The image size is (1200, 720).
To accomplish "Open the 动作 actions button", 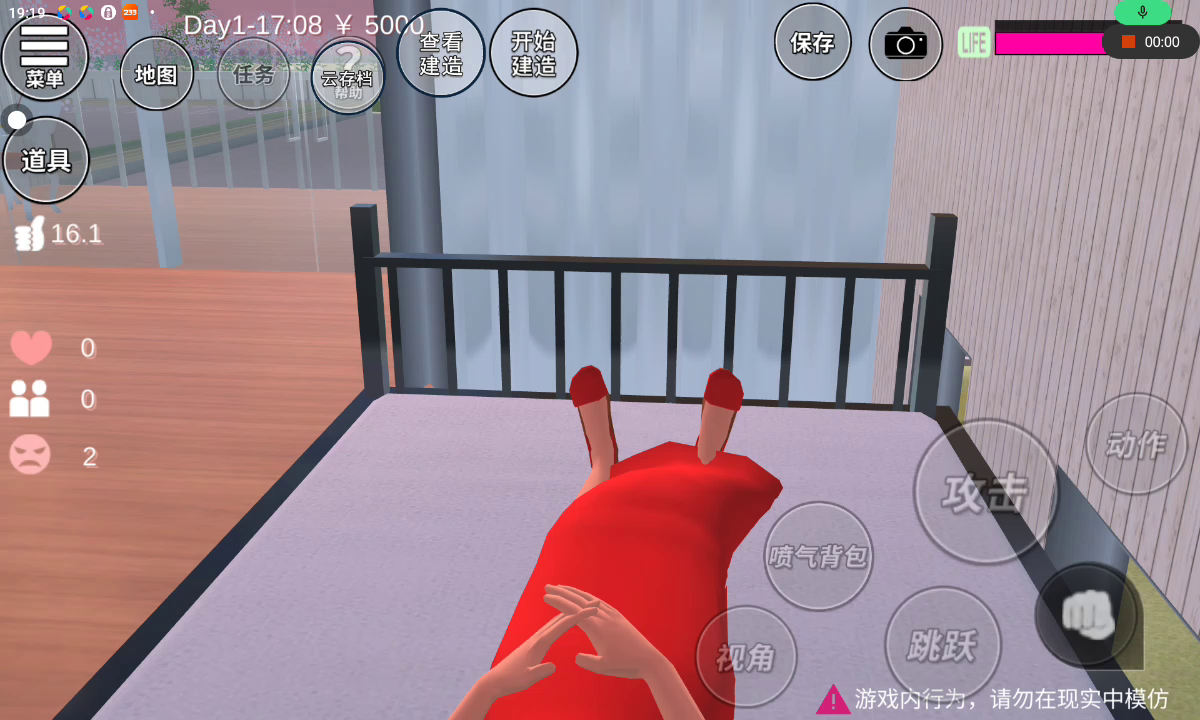I will click(1136, 444).
